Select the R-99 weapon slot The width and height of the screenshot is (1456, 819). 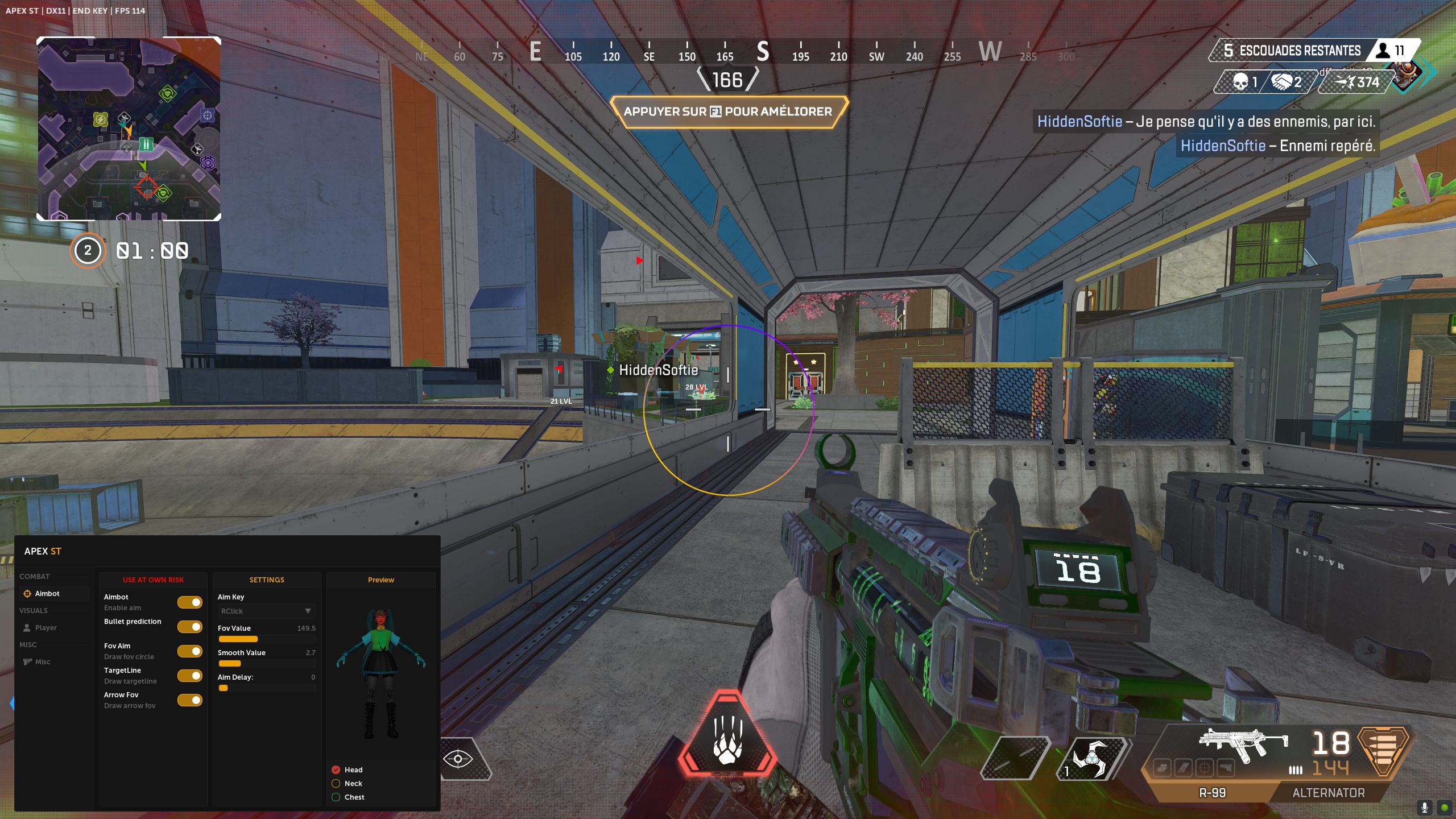pos(1212,793)
